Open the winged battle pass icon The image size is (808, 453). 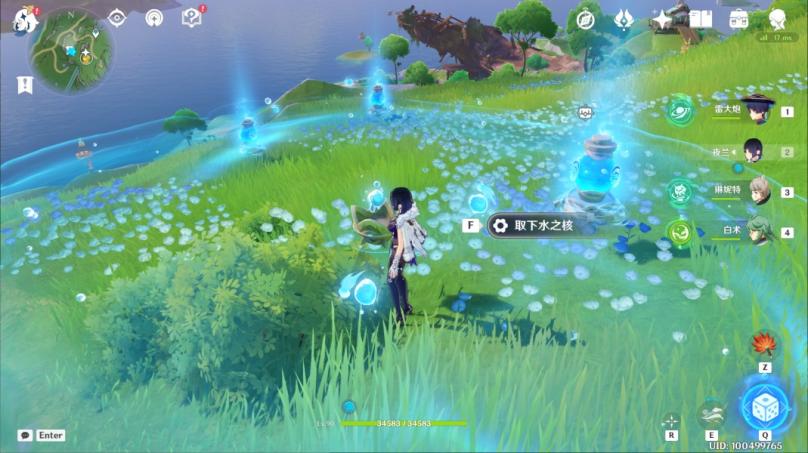pos(624,19)
